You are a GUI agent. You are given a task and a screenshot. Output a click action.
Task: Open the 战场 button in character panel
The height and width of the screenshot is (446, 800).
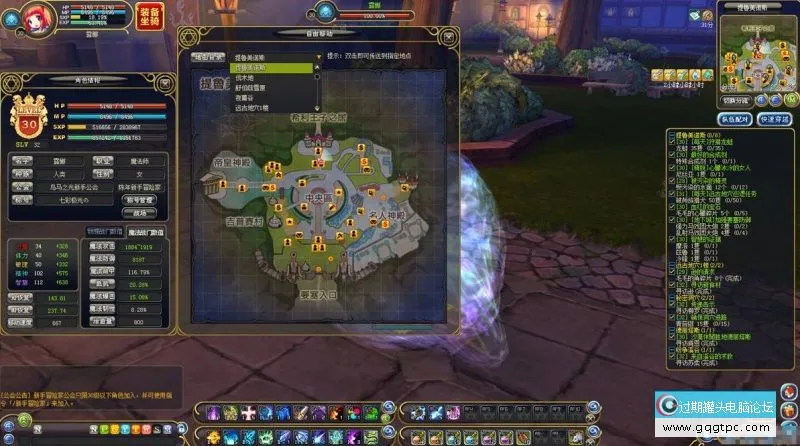click(139, 211)
